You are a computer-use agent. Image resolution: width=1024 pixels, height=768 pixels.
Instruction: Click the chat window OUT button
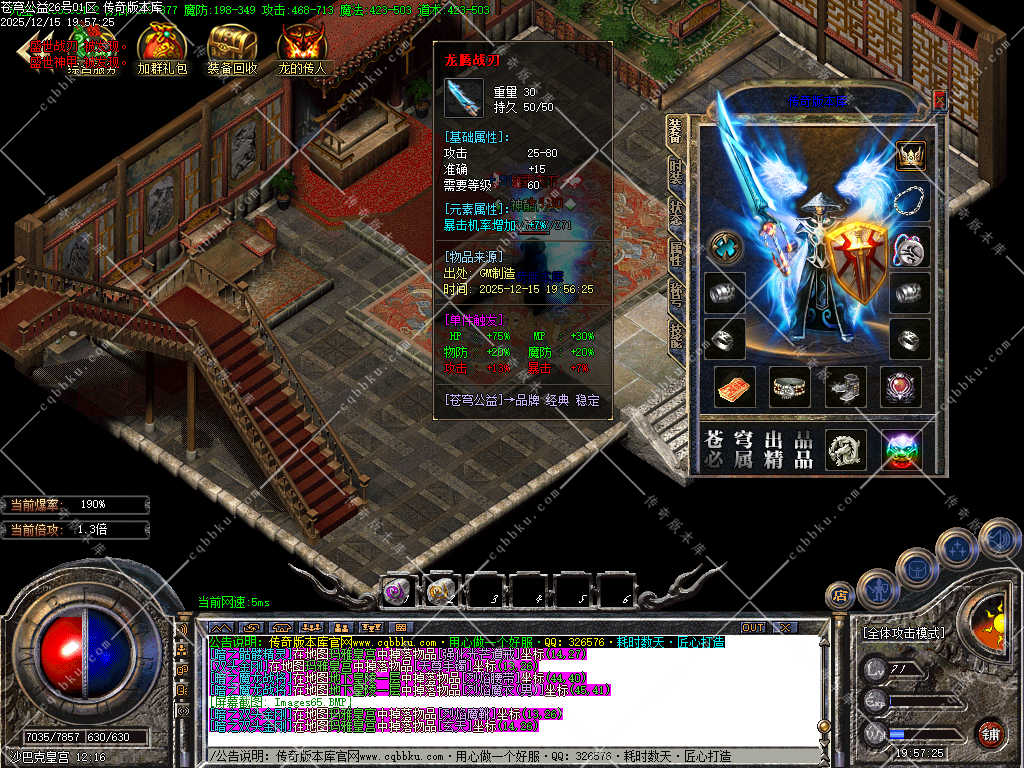752,627
